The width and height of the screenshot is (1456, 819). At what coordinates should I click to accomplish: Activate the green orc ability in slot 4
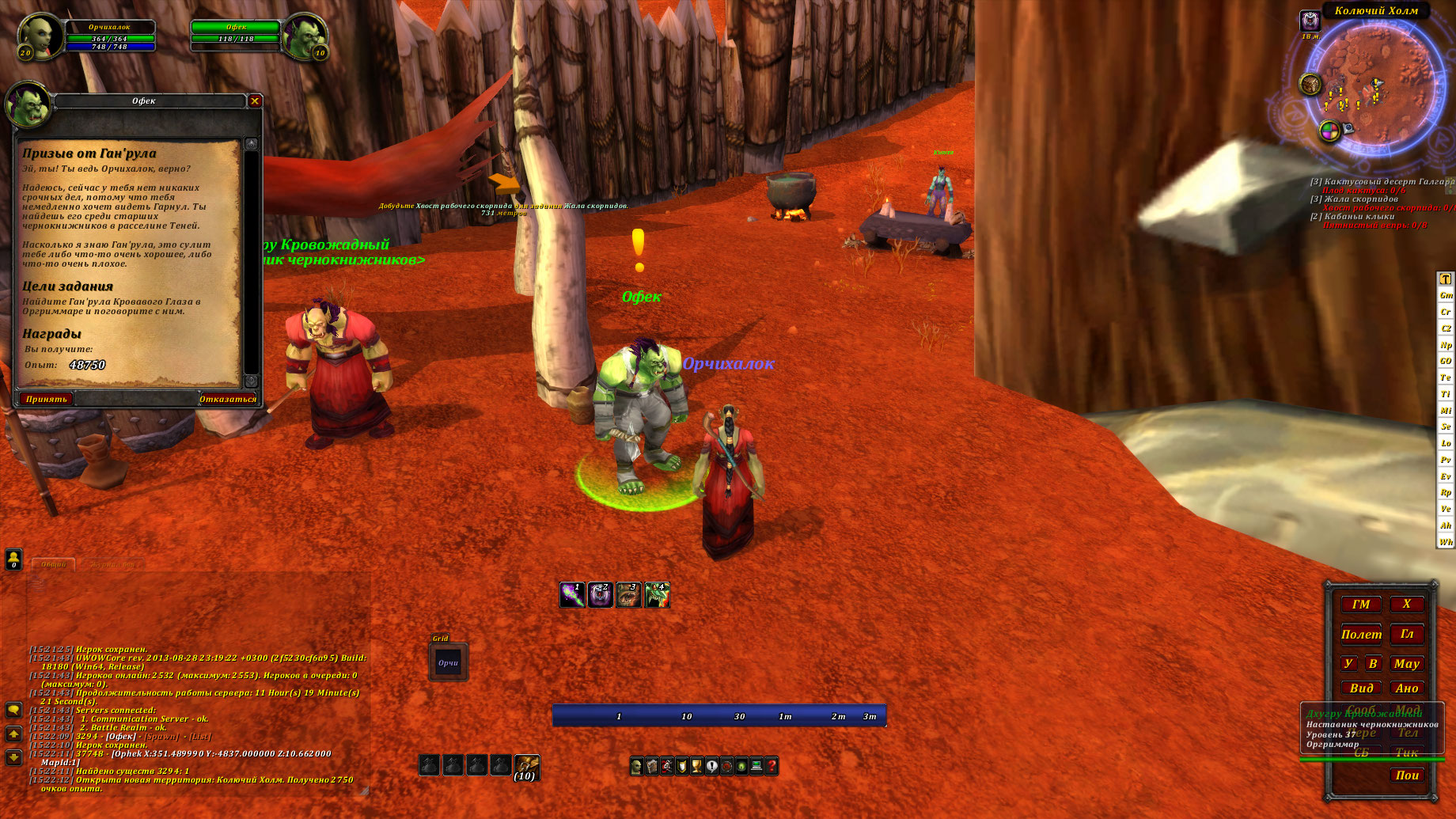tap(658, 595)
